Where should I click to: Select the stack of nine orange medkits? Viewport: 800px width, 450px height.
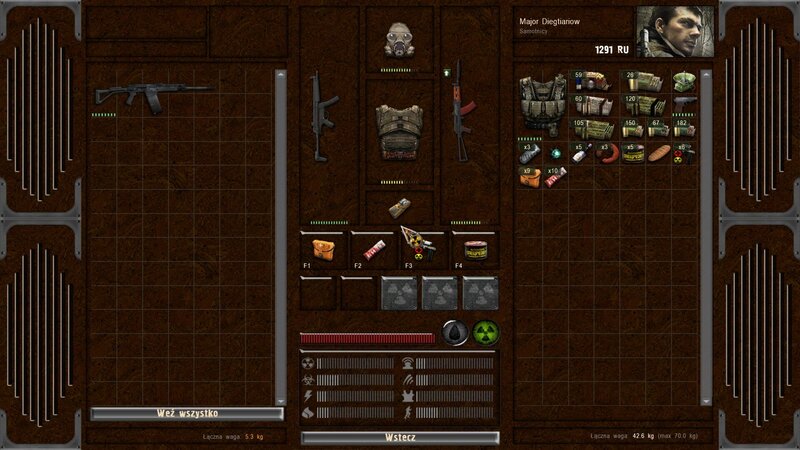(x=528, y=177)
